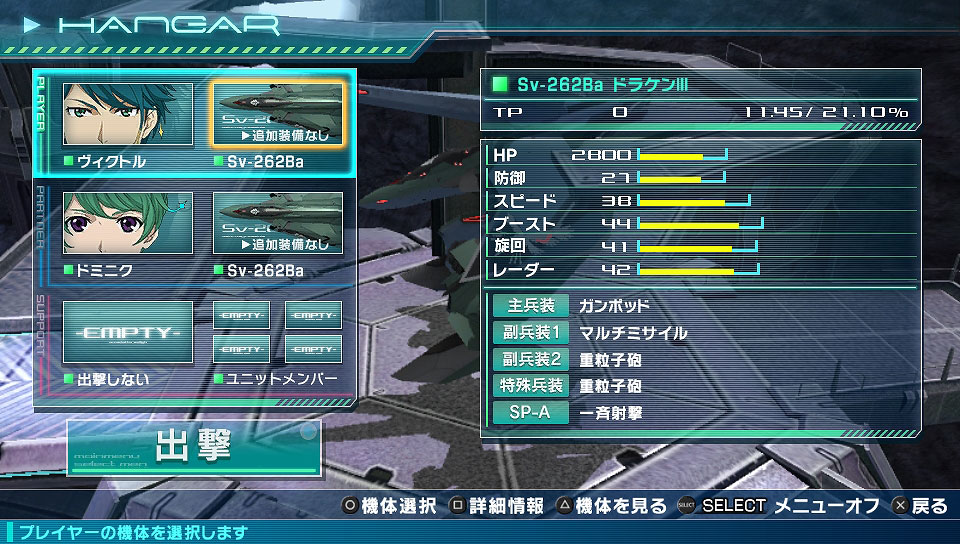
Task: Launch the sortie with the 出撃 button
Action: [194, 447]
